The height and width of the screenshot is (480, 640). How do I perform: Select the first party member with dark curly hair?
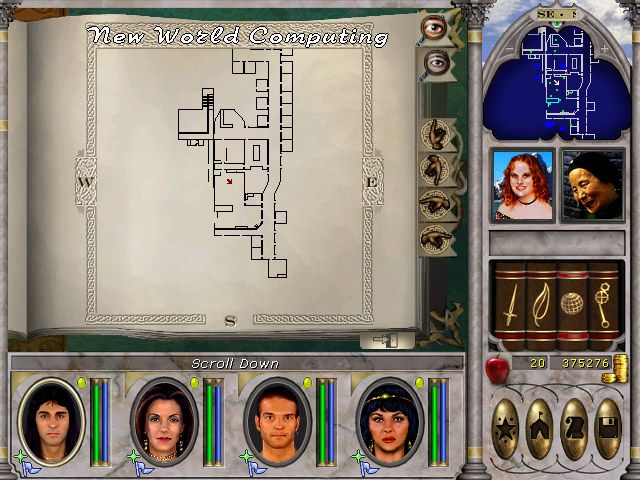(51, 419)
